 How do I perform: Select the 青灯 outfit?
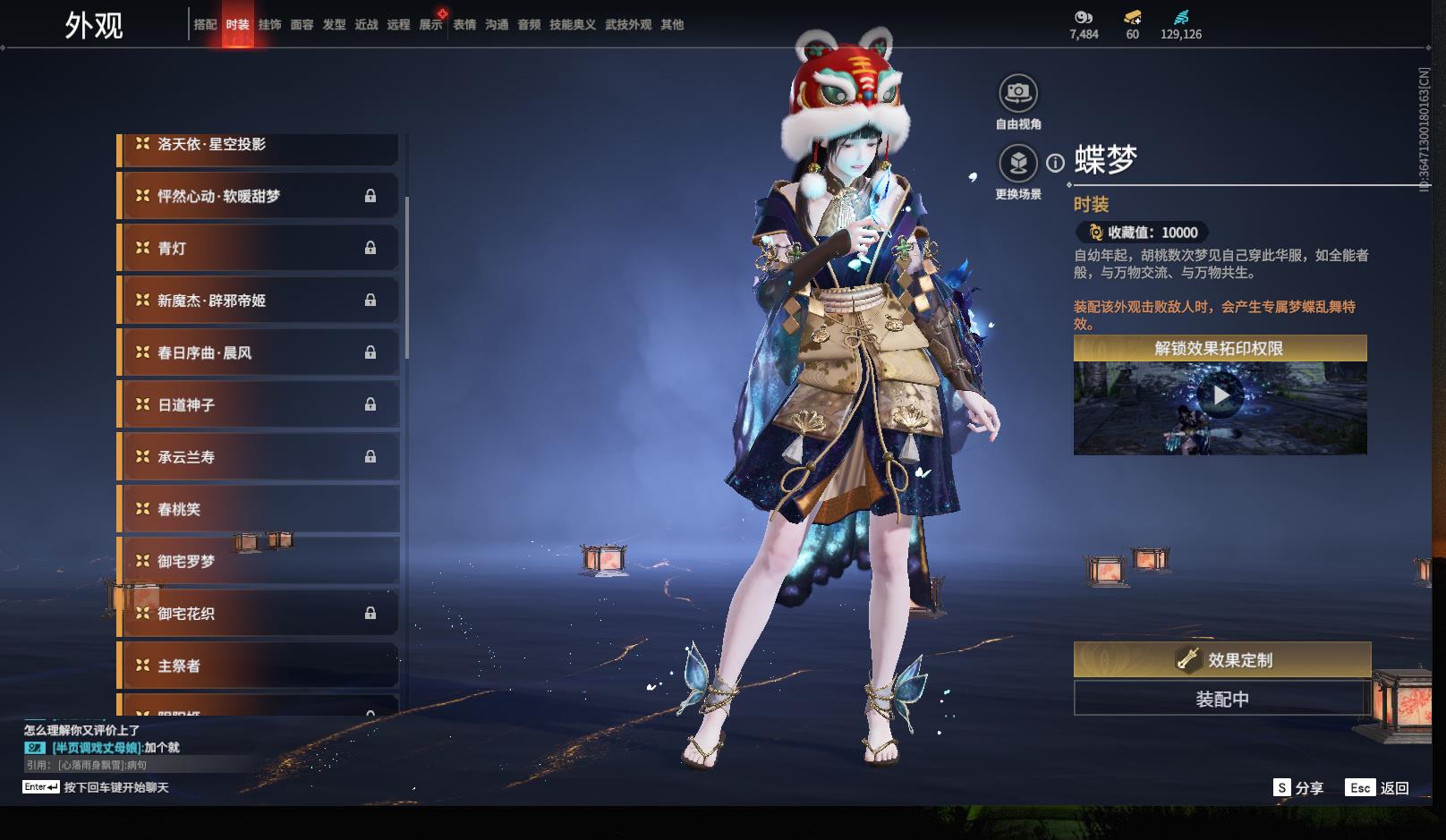[x=258, y=249]
